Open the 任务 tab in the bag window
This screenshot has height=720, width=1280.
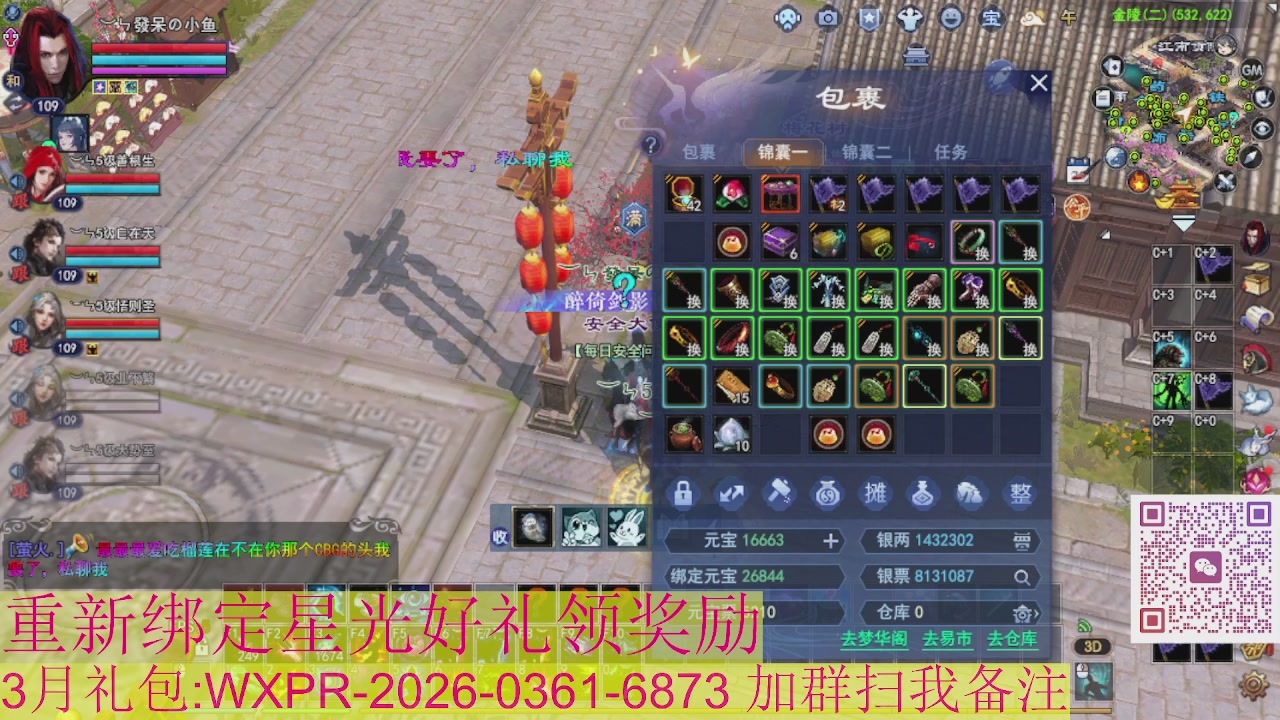click(x=952, y=151)
